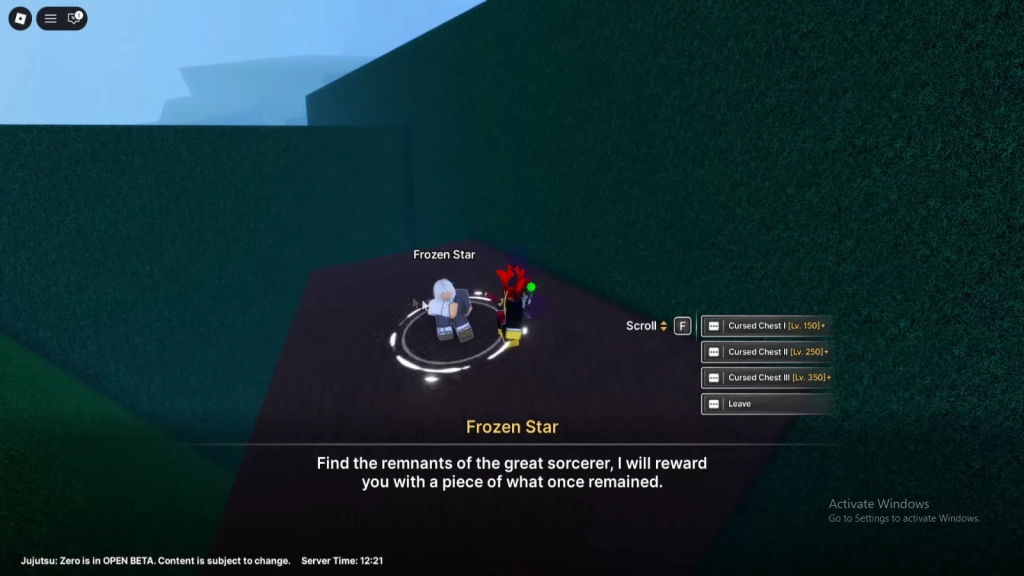Choose the Cursed Chest I dialogue option
Image resolution: width=1024 pixels, height=576 pixels.
(767, 326)
